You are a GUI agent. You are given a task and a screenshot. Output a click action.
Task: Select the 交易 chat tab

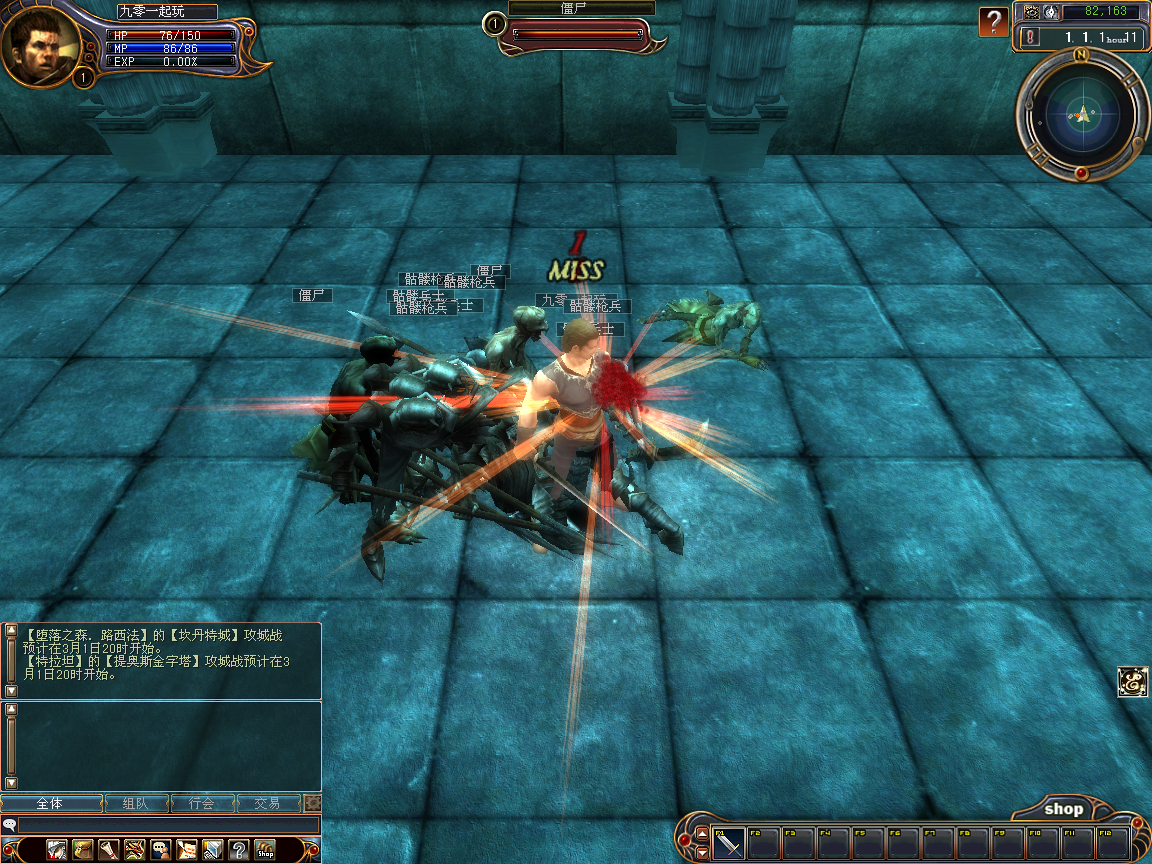(267, 803)
